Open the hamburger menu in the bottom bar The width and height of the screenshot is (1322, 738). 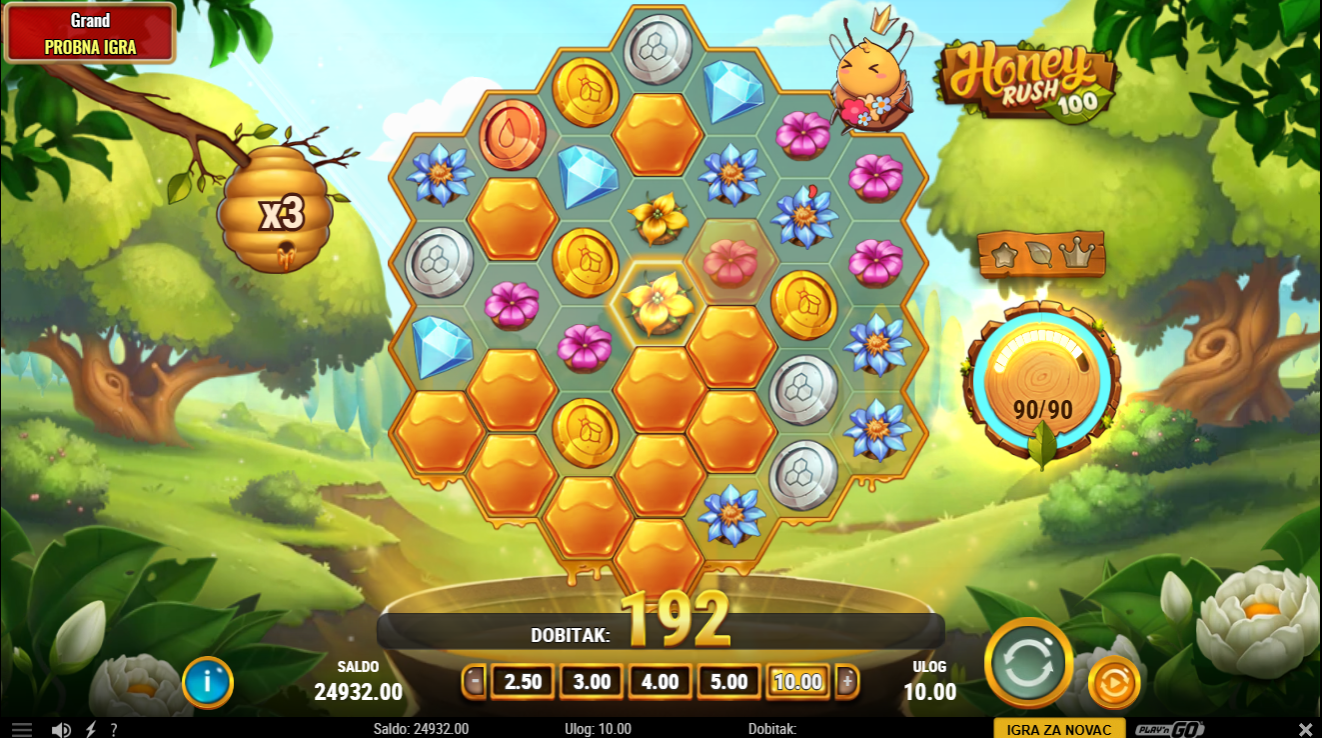tap(22, 729)
